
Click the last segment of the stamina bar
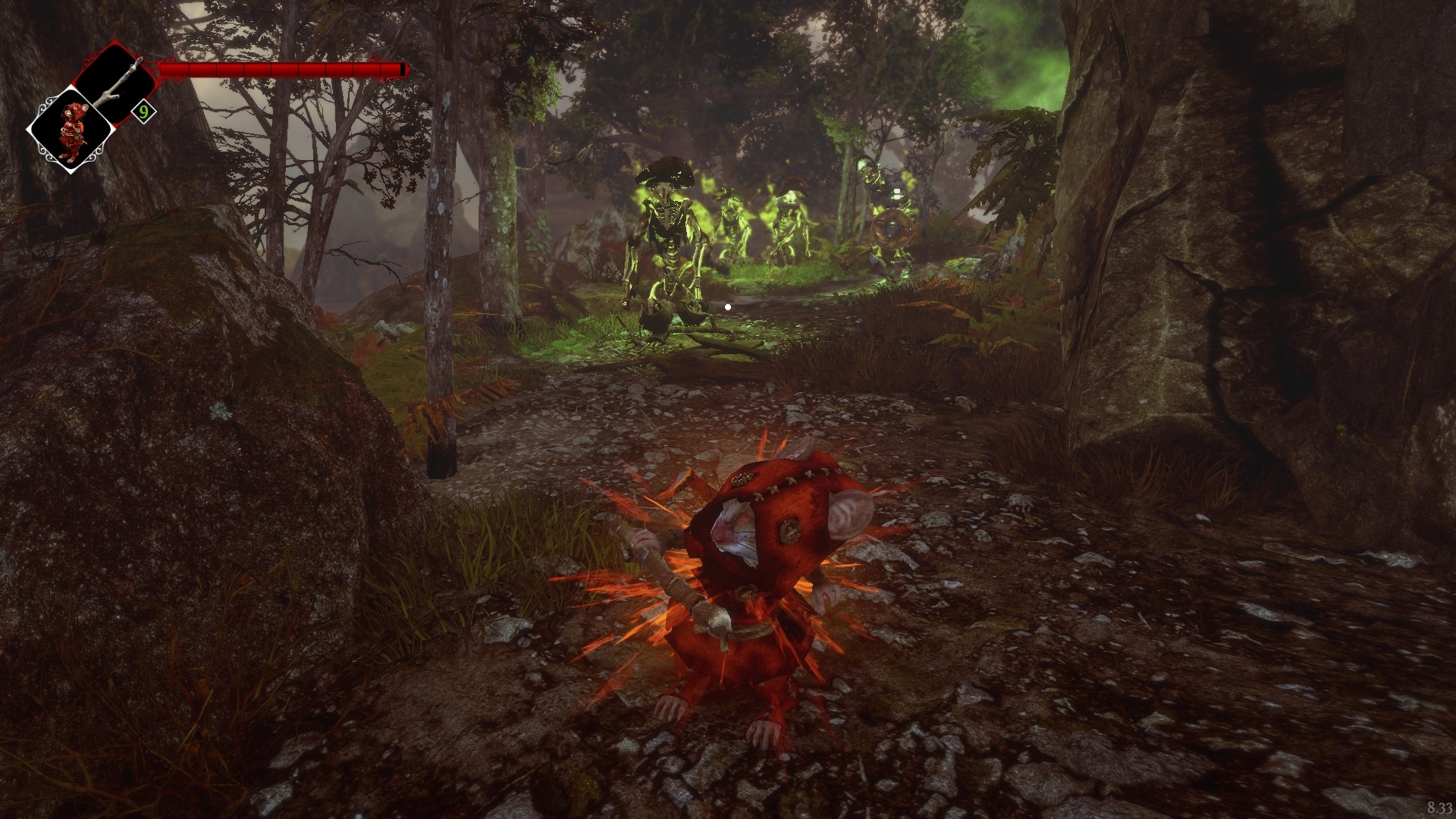(393, 68)
